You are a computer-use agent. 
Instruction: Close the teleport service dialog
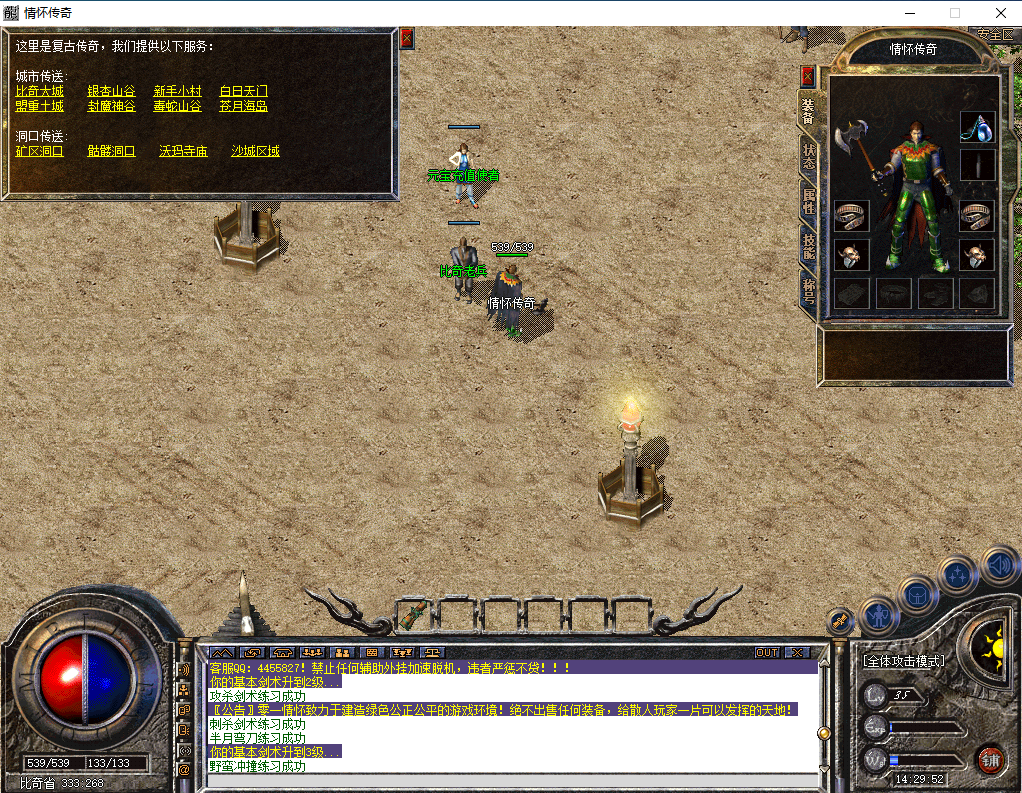[407, 38]
